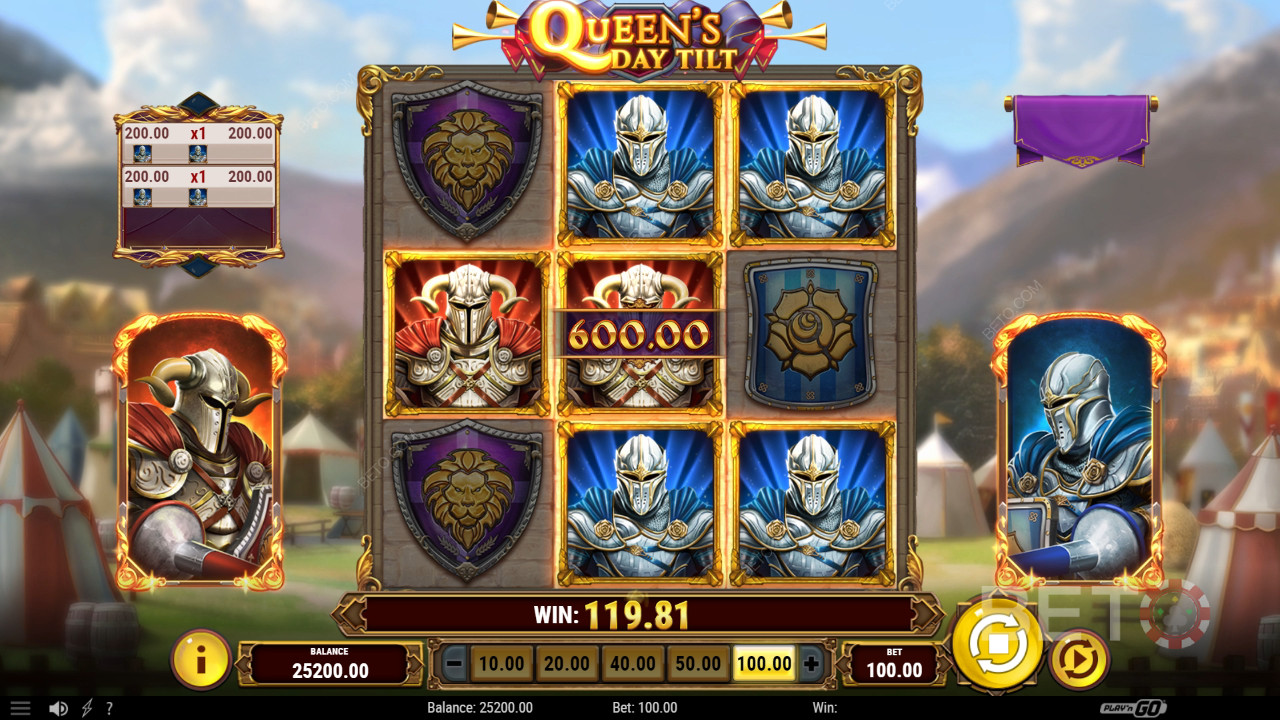1280x720 pixels.
Task: Pick the 50.00 bet option
Action: coord(698,663)
